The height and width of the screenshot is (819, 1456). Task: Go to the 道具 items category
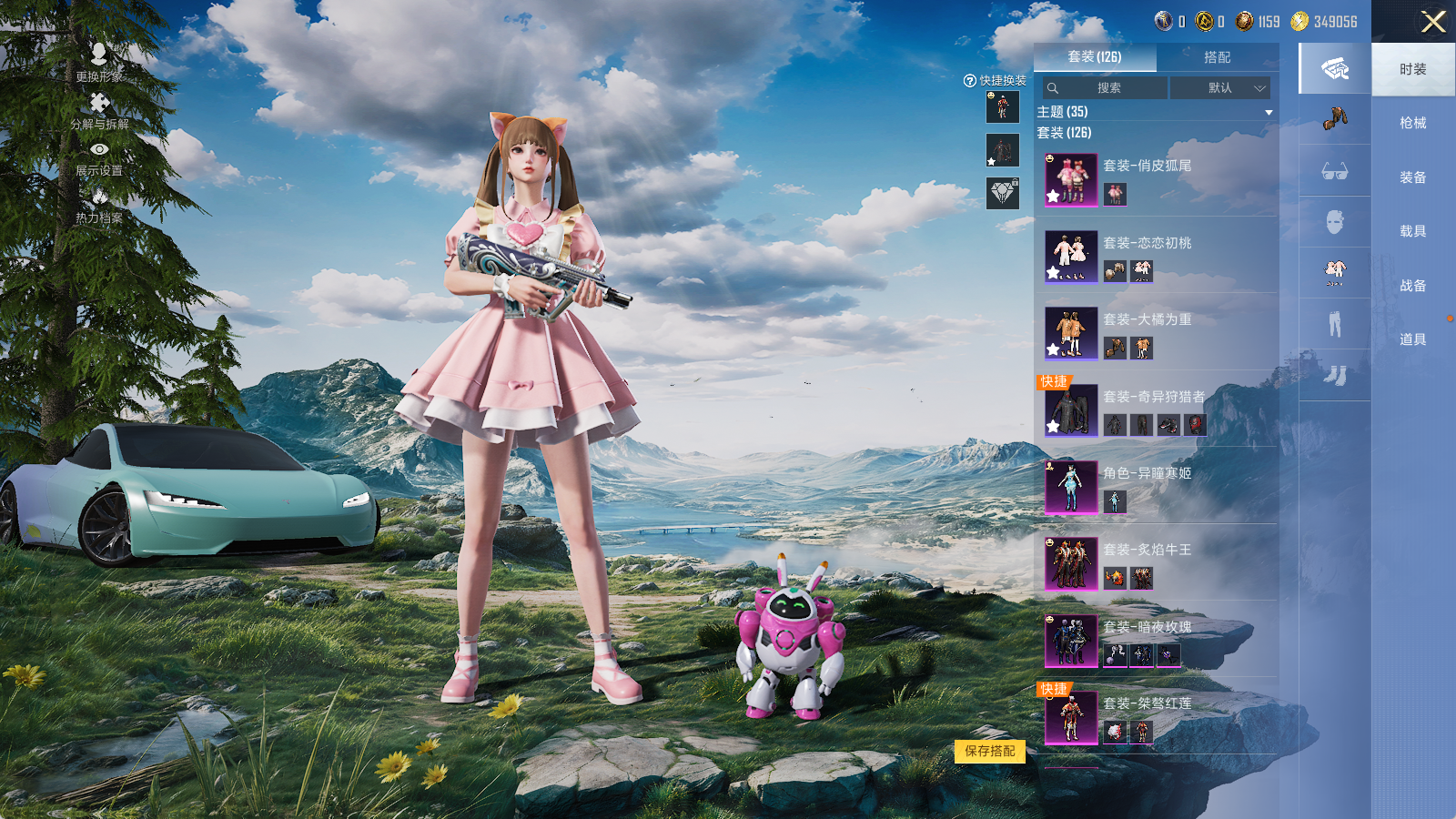[1412, 339]
